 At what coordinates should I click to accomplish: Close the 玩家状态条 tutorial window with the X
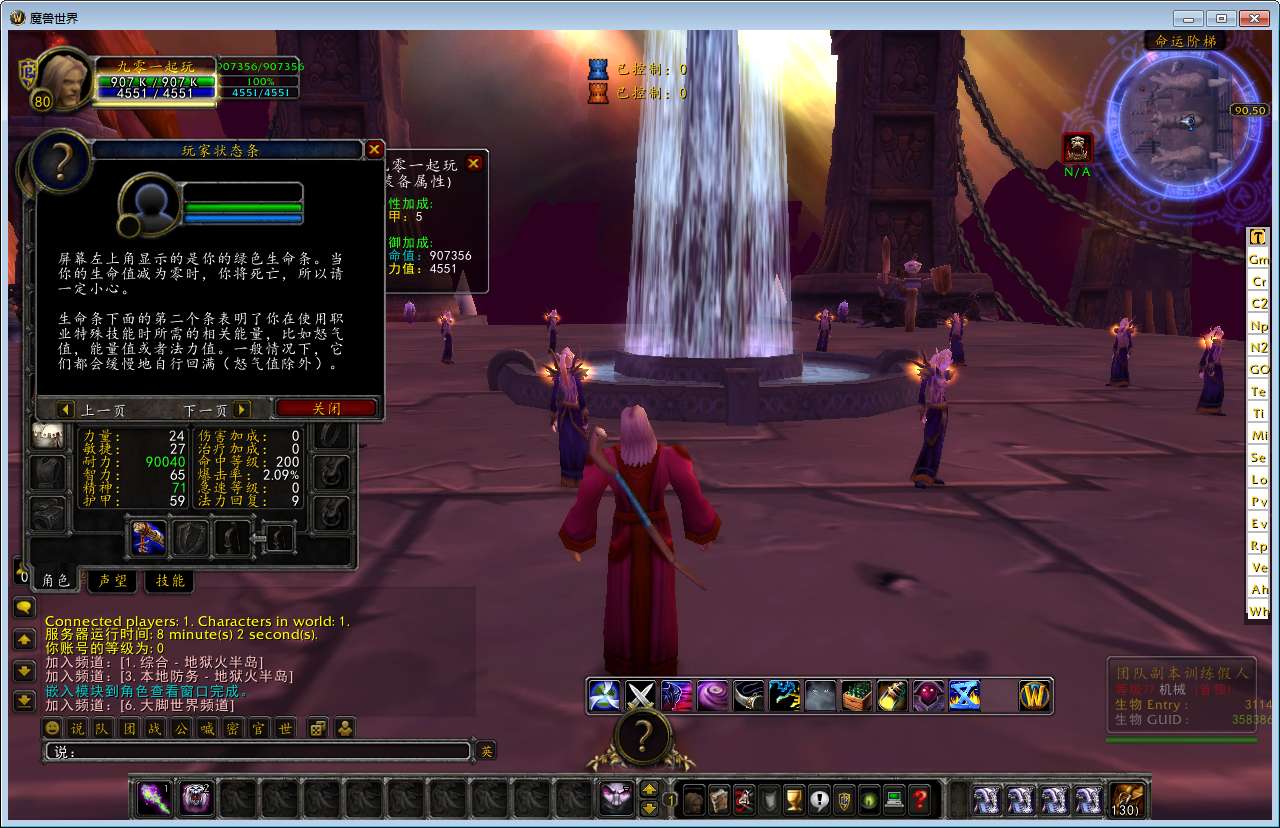[374, 150]
